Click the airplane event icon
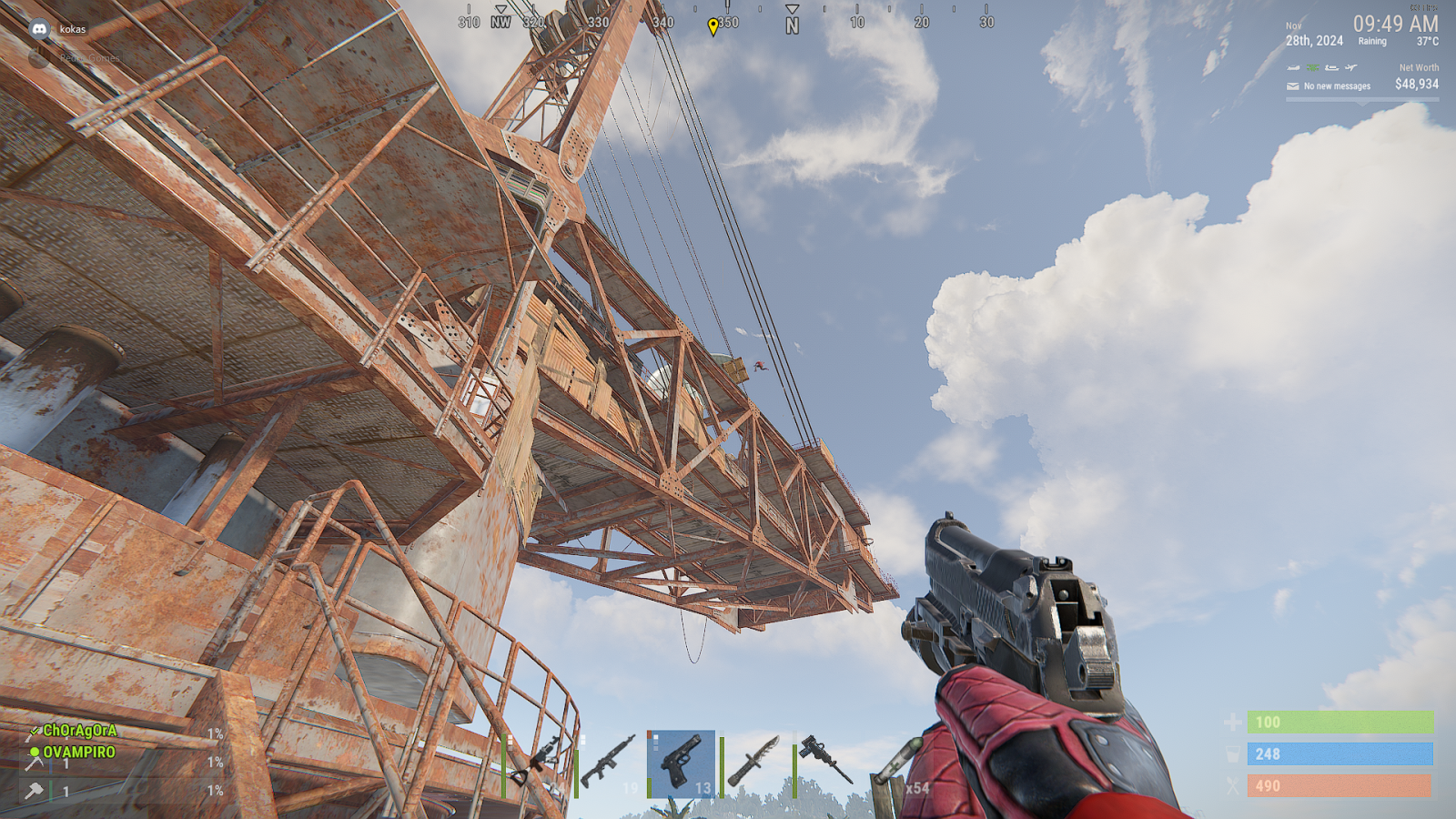The width and height of the screenshot is (1456, 819). pyautogui.click(x=1351, y=67)
